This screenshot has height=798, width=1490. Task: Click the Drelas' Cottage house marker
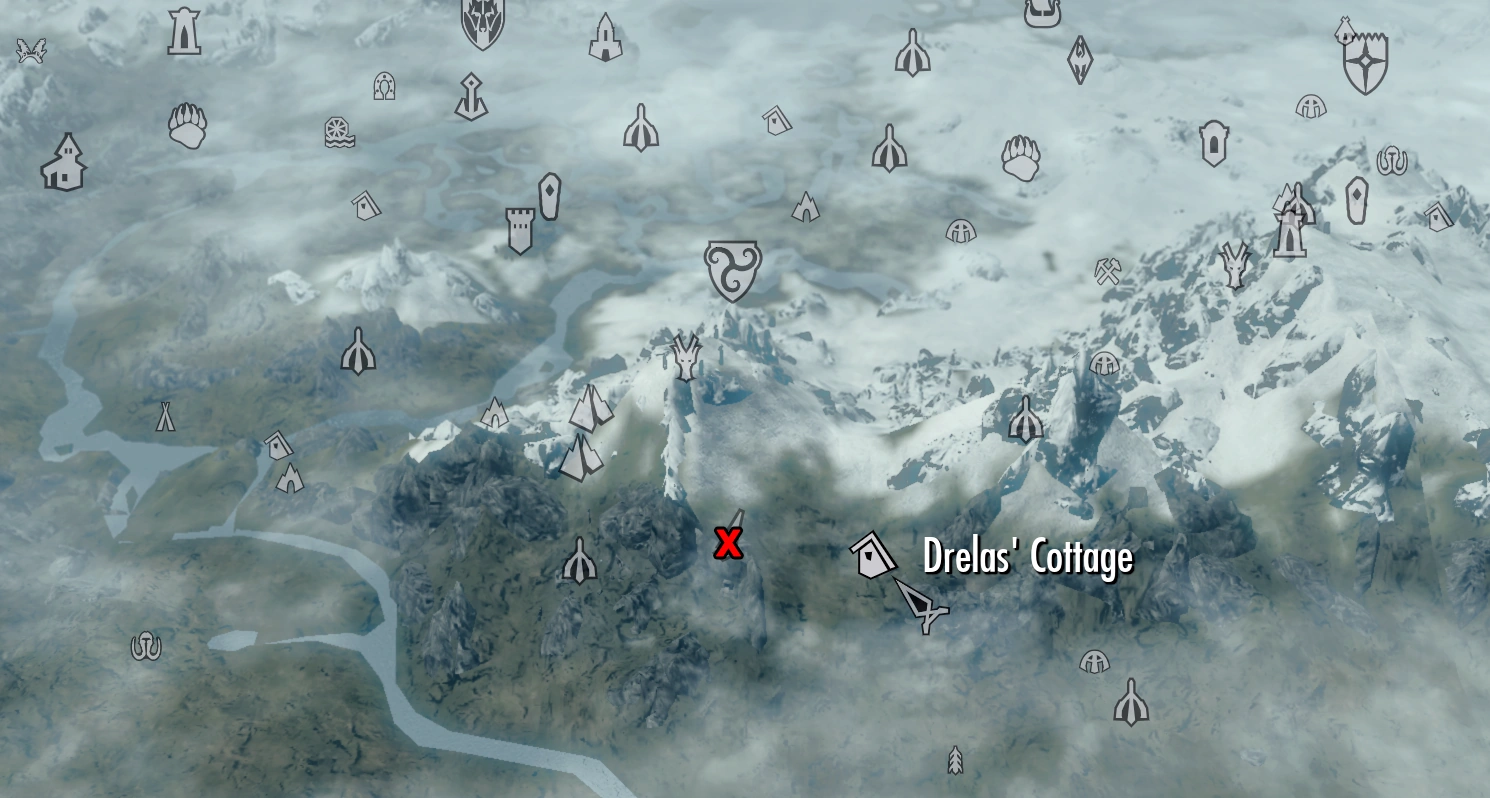coord(873,553)
